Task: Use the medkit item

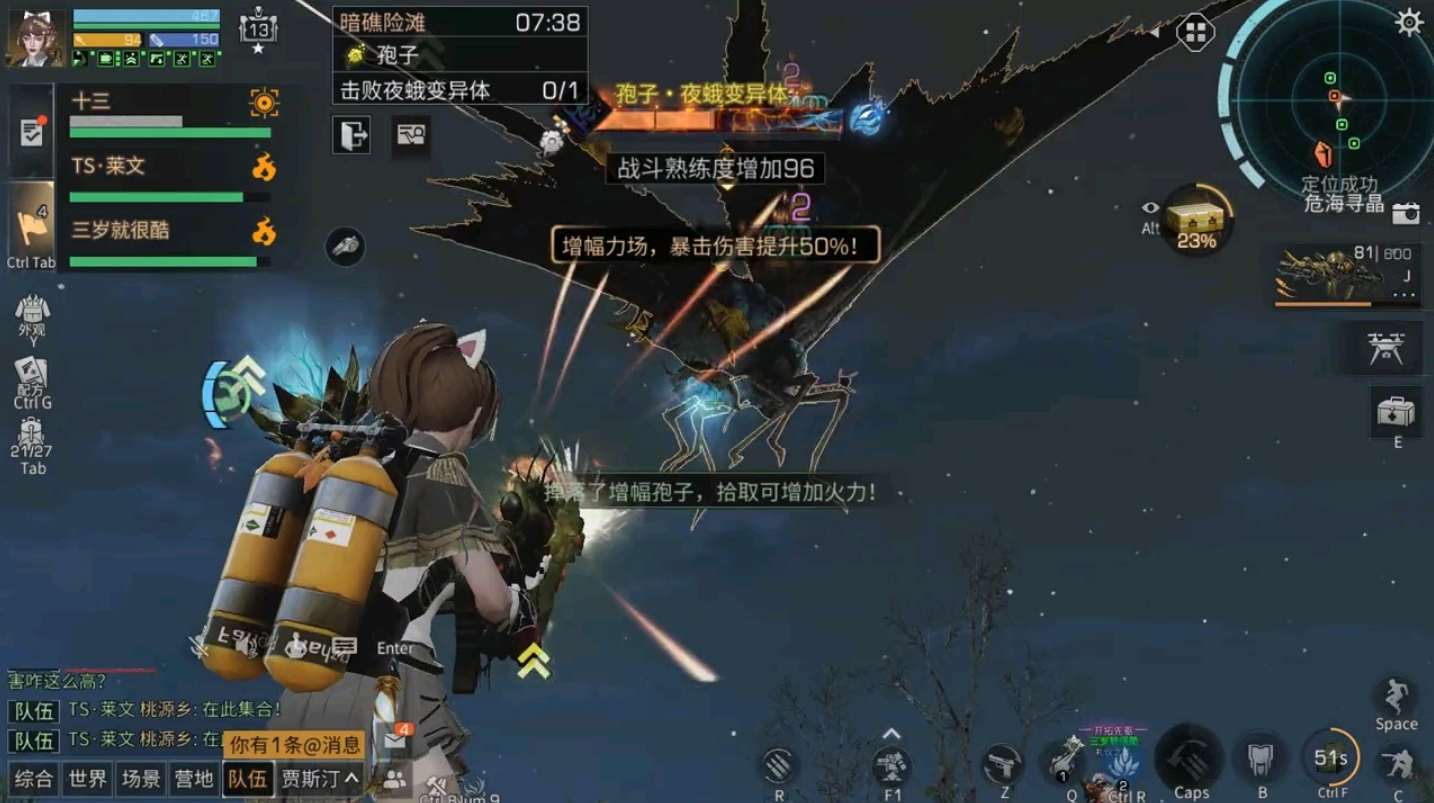Action: (x=1396, y=411)
